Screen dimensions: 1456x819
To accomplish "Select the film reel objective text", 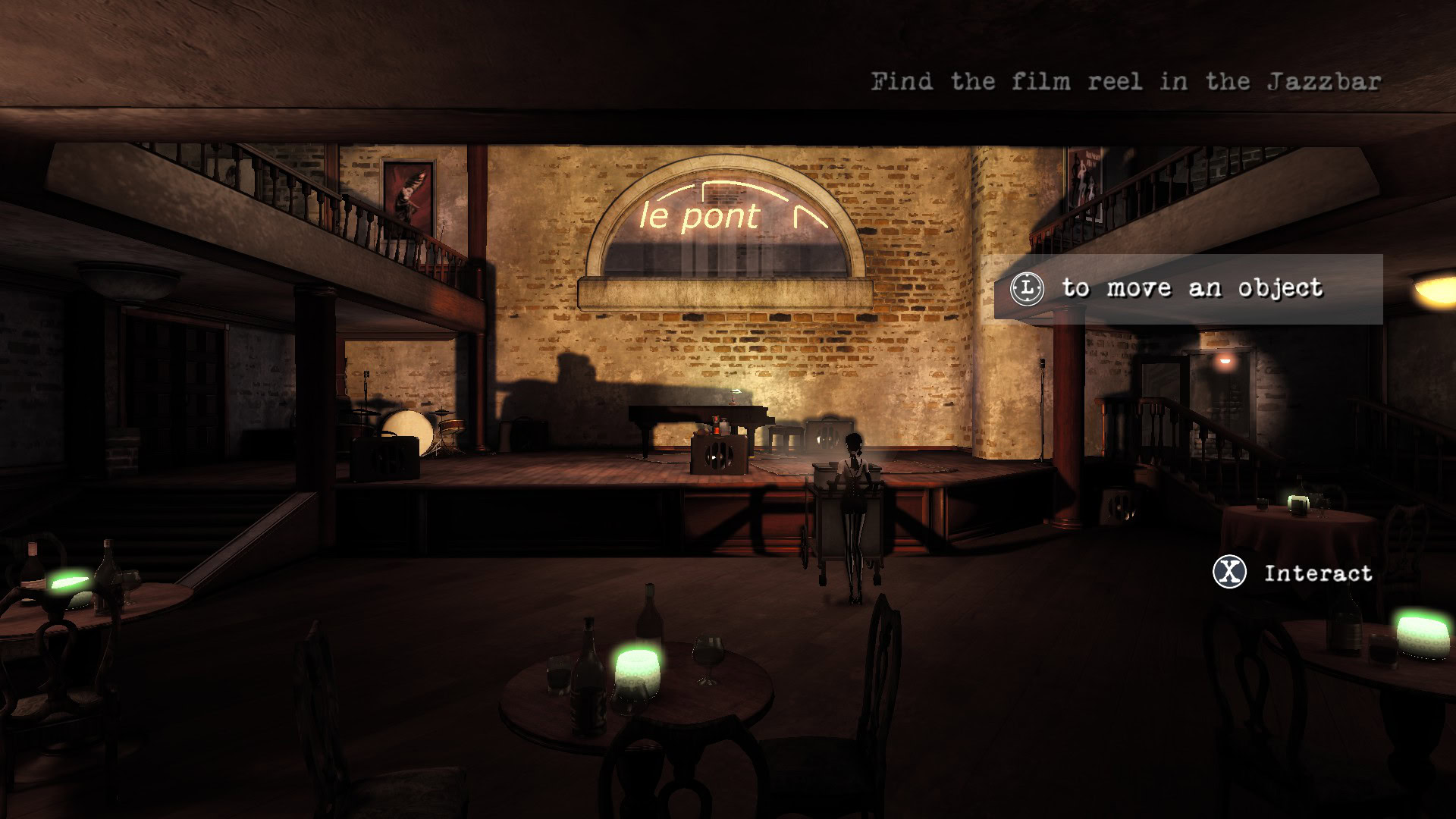I will 1125,81.
